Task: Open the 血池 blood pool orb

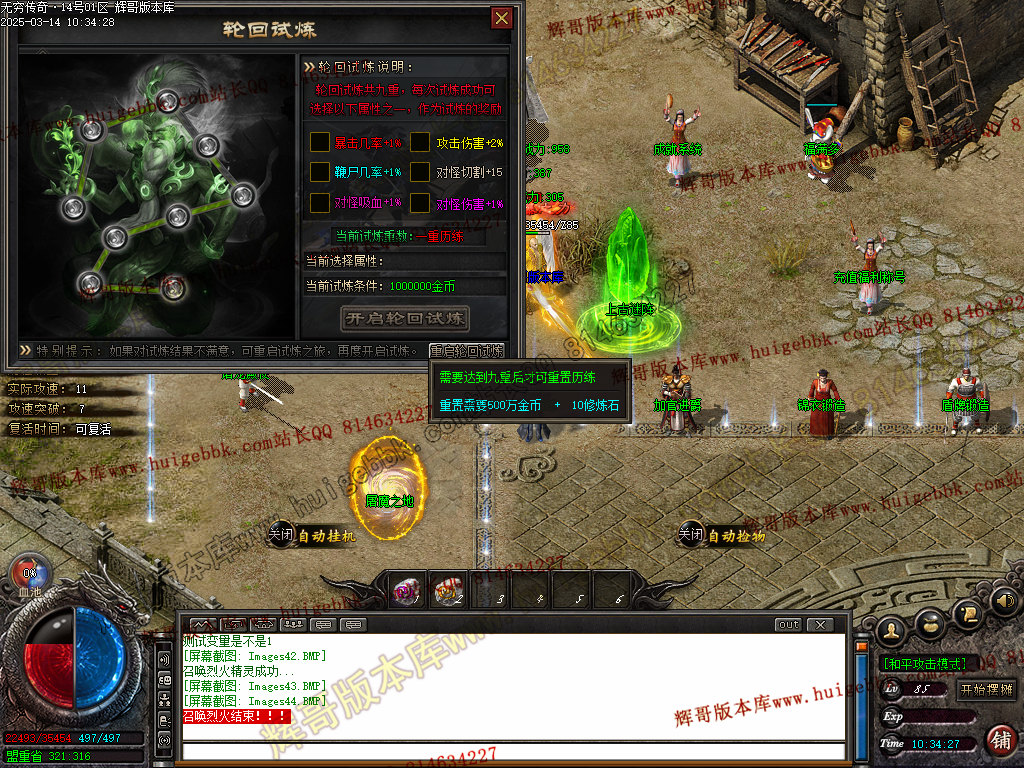Action: (29, 573)
